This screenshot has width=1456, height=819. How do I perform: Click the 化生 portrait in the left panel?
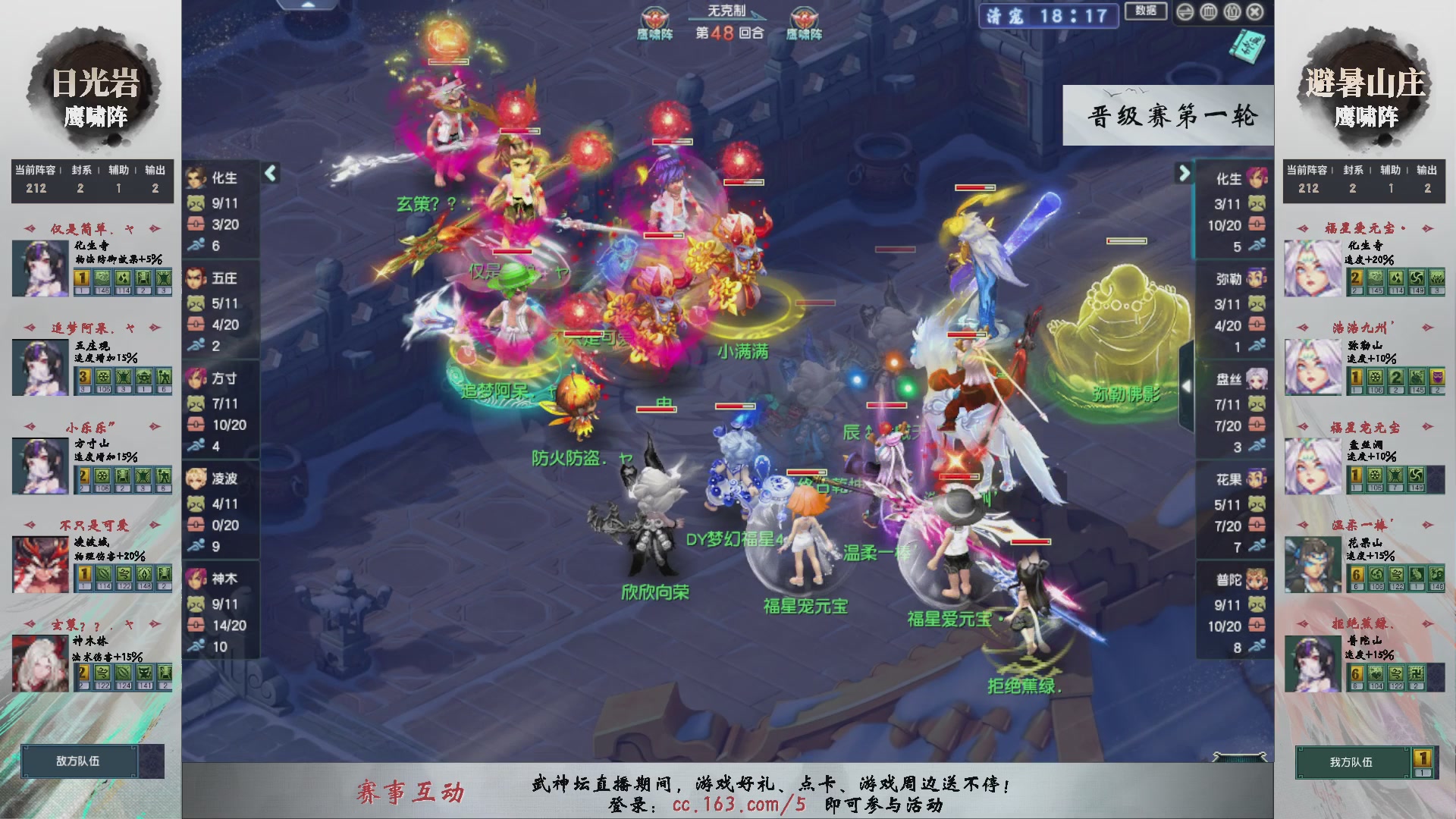(196, 177)
